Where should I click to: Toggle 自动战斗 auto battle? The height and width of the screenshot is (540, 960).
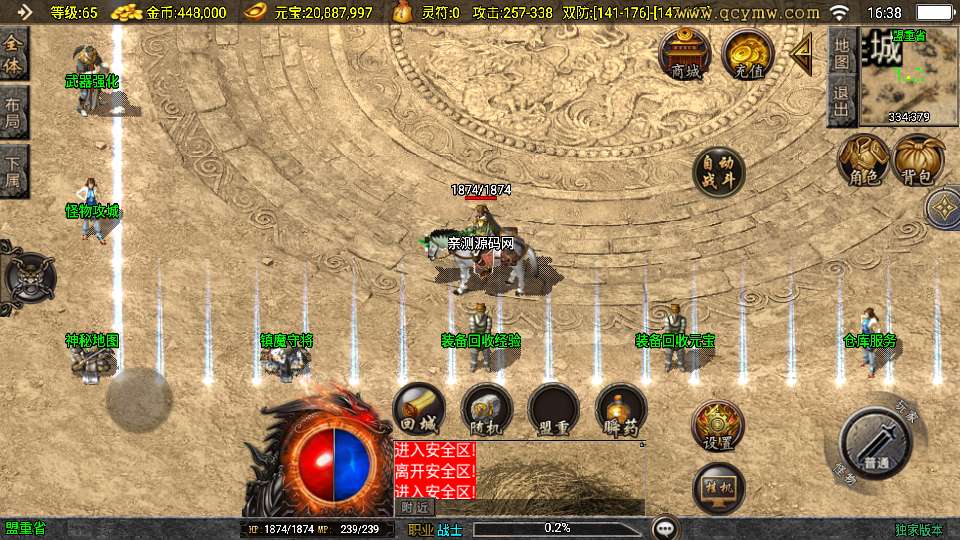719,173
